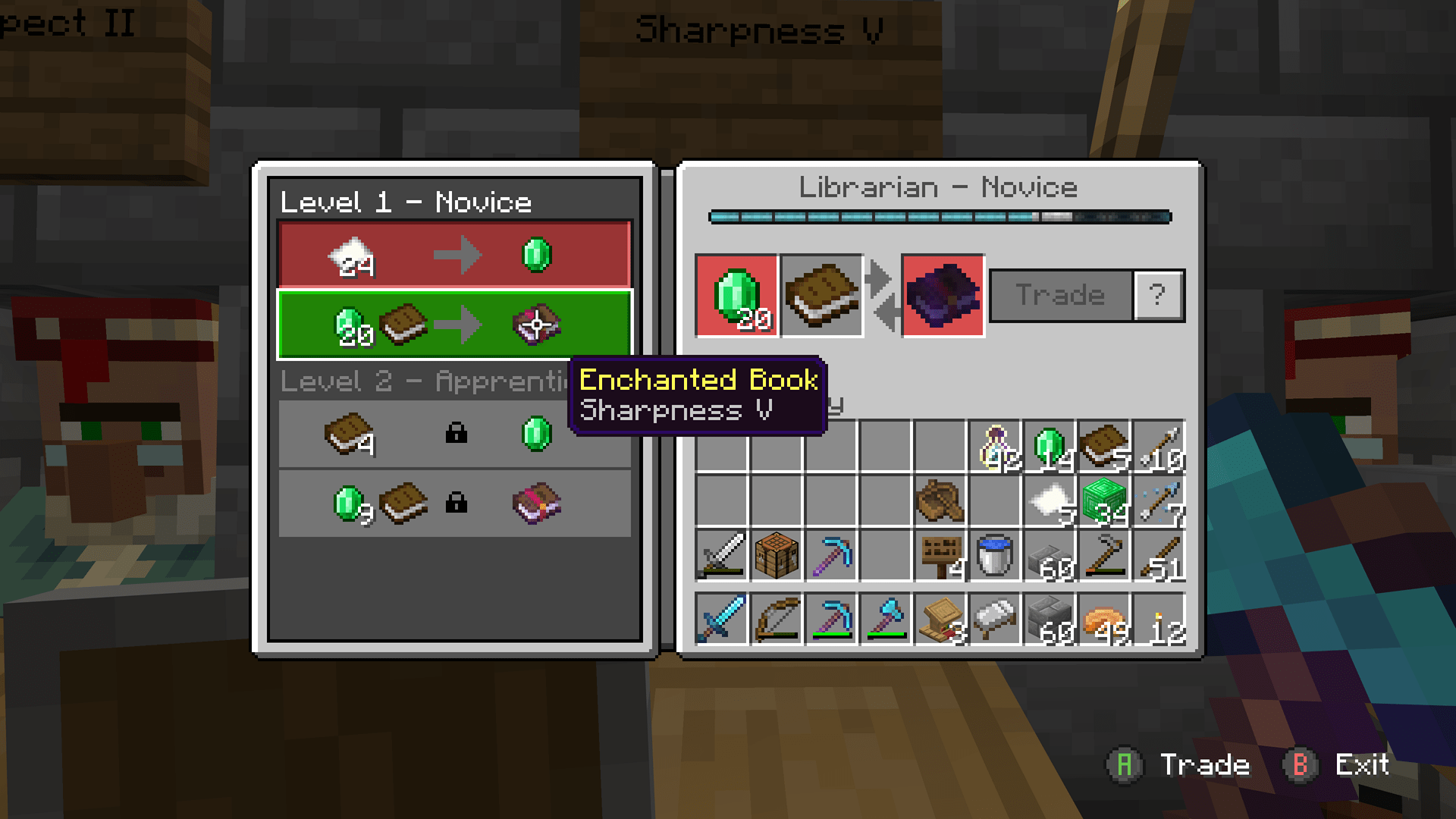
Task: Pick up the water bucket
Action: coord(993,556)
